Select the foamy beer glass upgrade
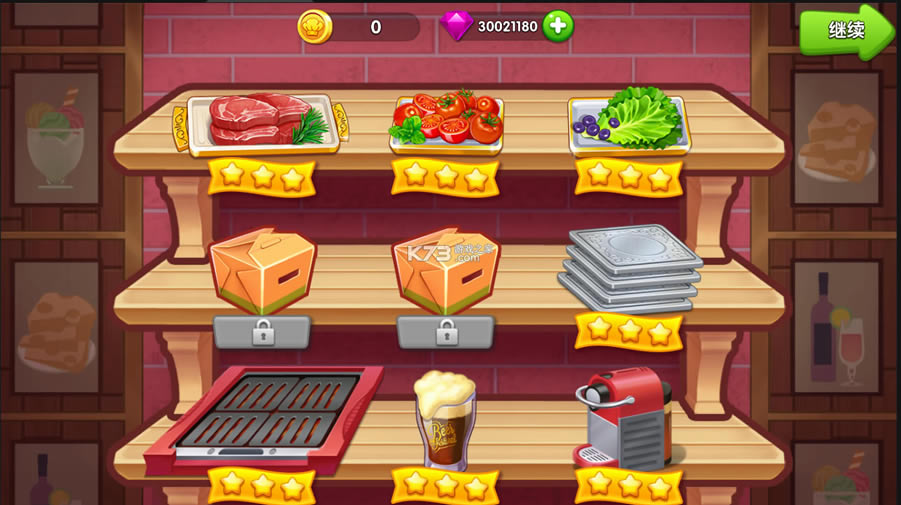Viewport: 901px width, 505px height. click(x=445, y=420)
